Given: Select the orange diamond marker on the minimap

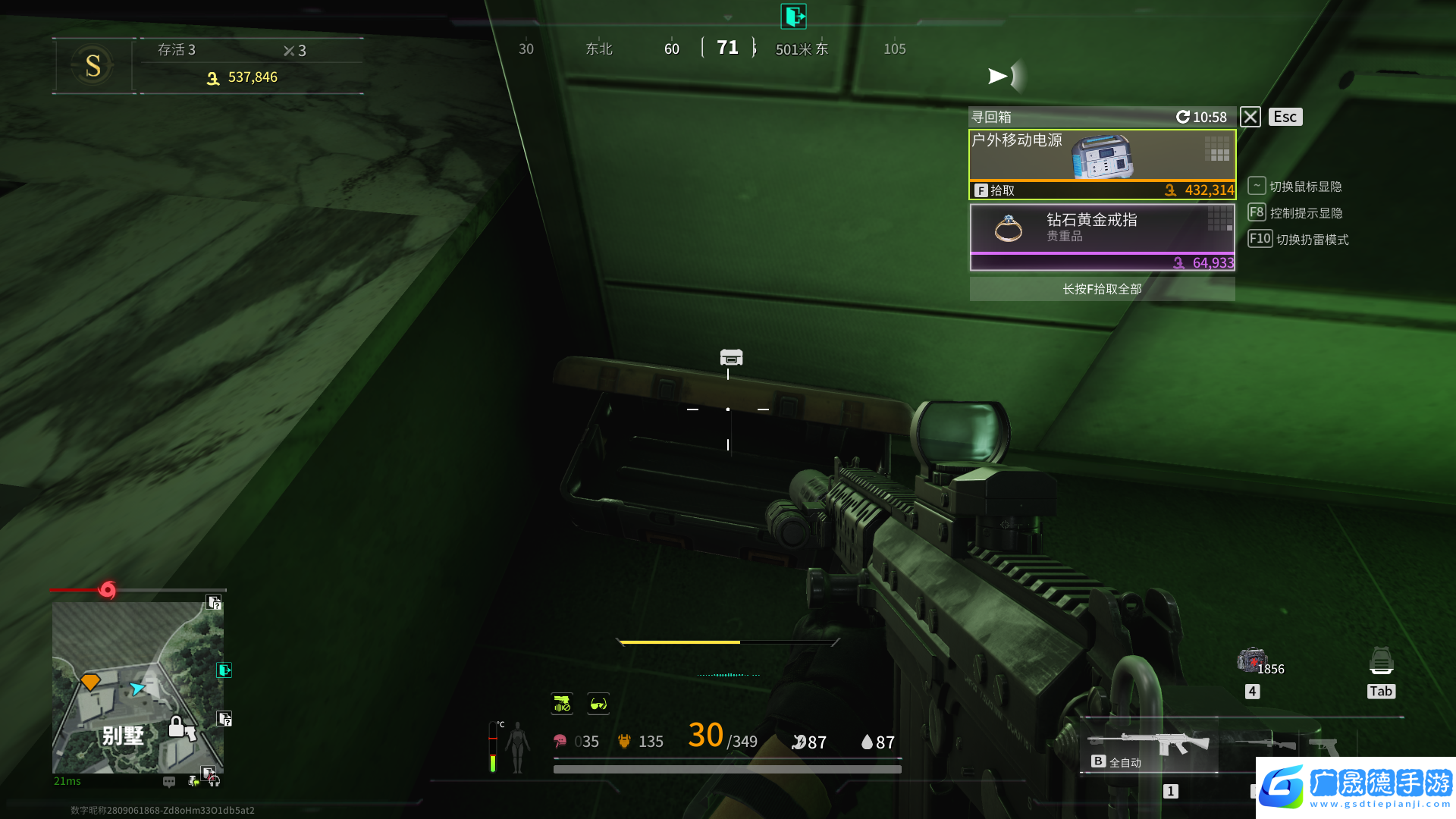Looking at the screenshot, I should 90,681.
